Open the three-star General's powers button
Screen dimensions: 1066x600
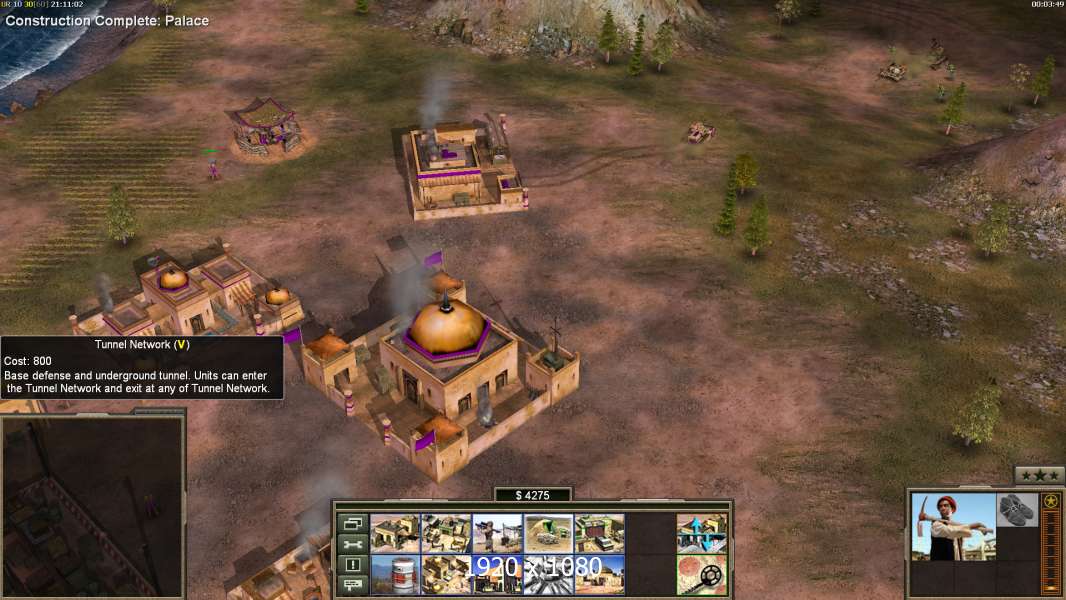point(1039,475)
